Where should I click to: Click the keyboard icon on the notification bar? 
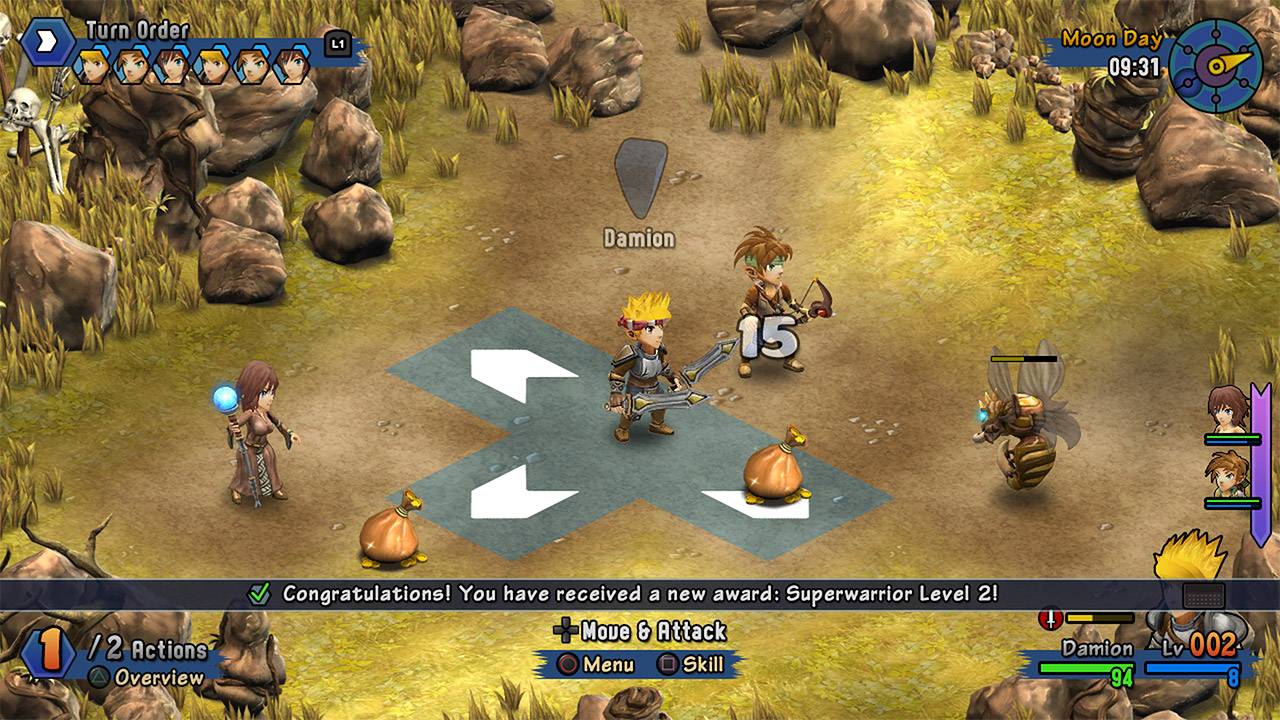pyautogui.click(x=1203, y=595)
